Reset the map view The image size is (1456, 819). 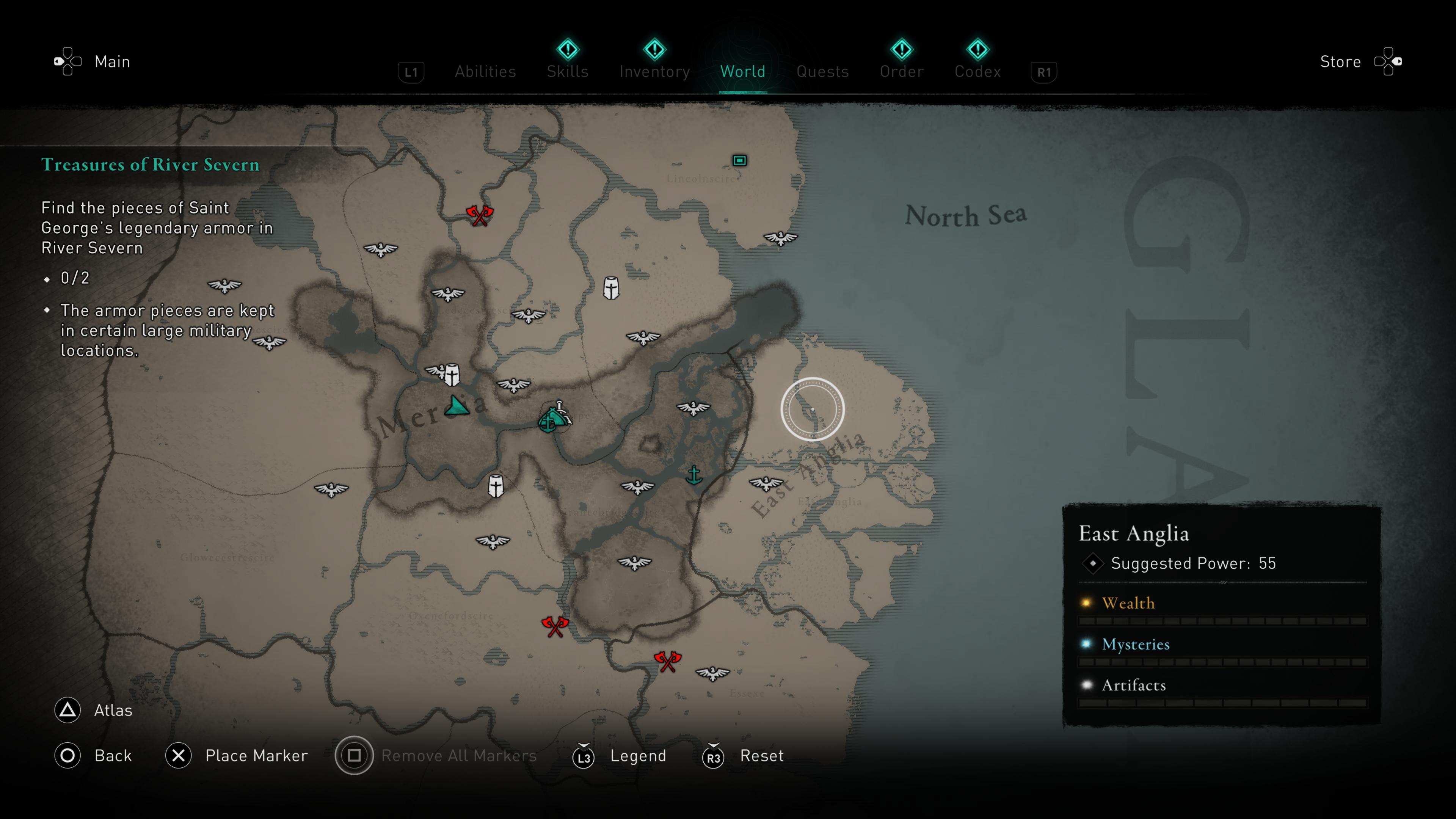tap(761, 756)
